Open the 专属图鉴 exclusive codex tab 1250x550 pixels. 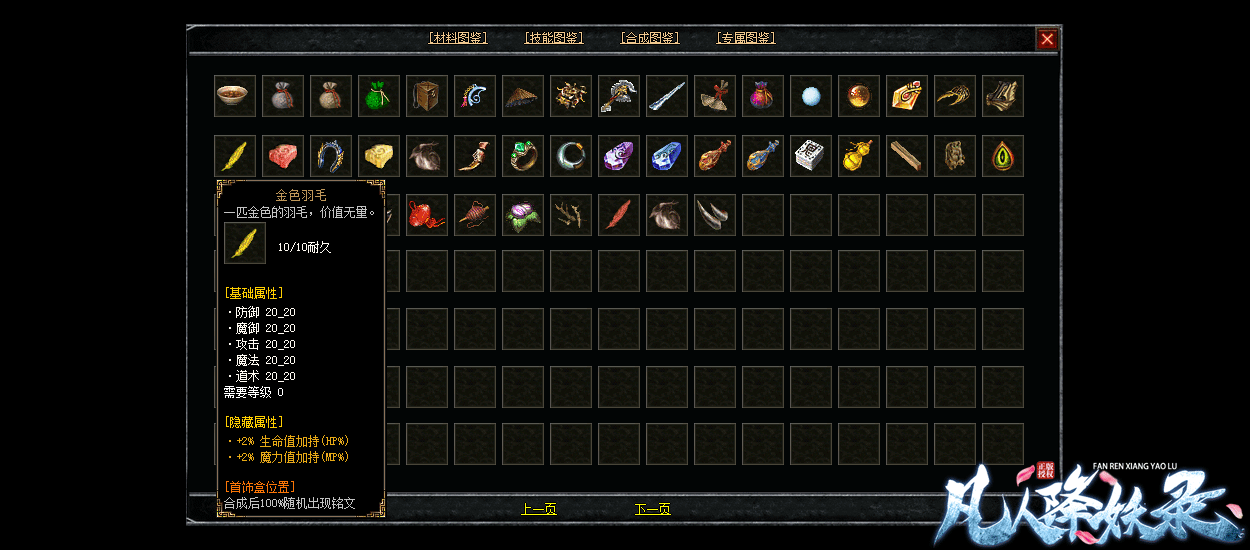746,38
